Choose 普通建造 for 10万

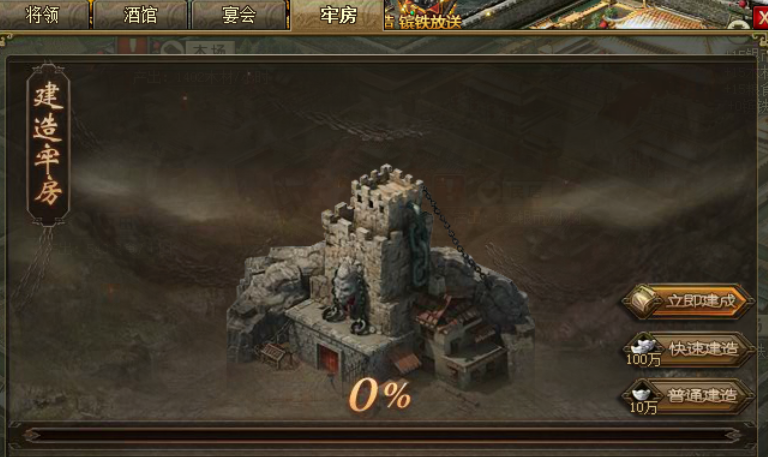702,395
